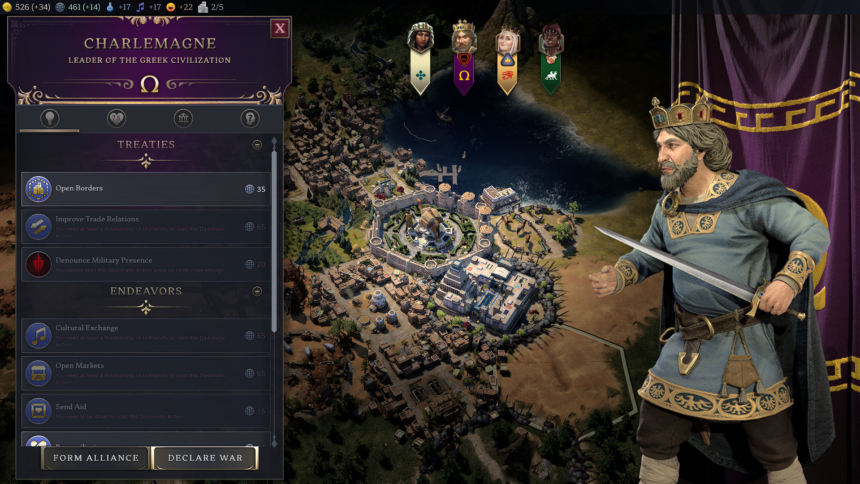Switch to the lightbulb diplomacy tab
This screenshot has height=484, width=860.
(48, 118)
